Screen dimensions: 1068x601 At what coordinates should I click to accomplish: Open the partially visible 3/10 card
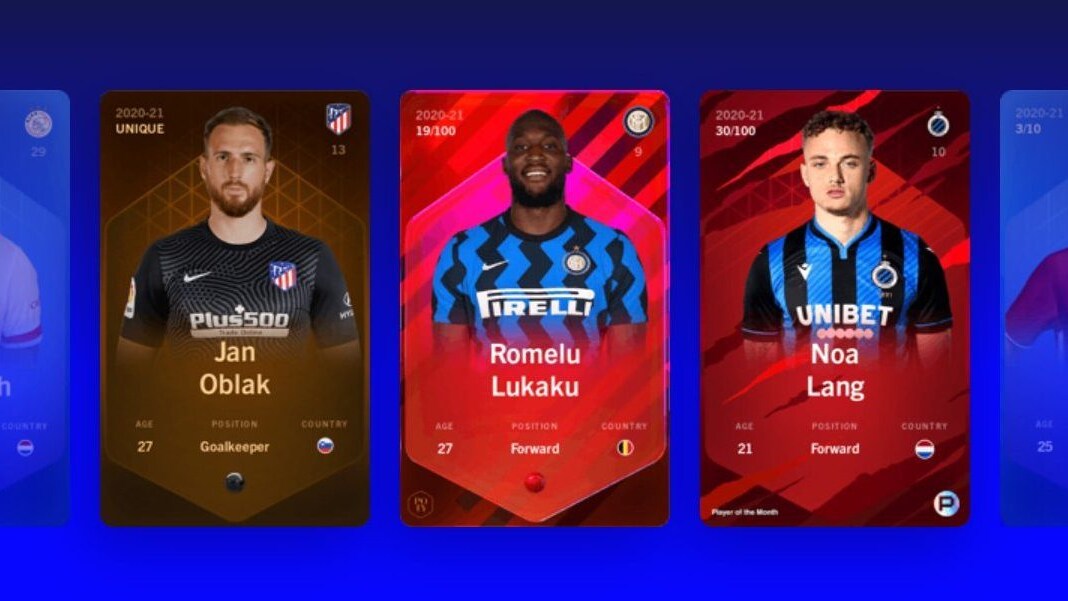(x=1035, y=308)
